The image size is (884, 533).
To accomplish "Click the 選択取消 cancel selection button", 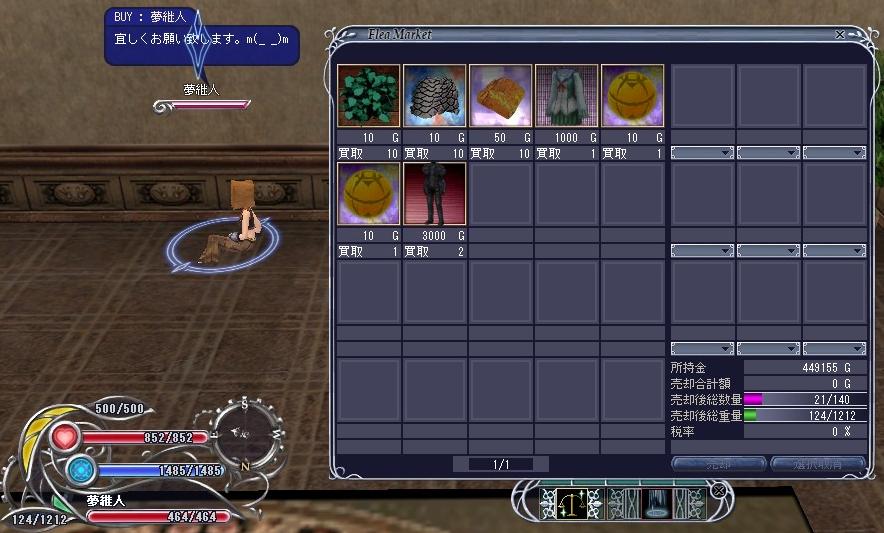I will (x=817, y=464).
